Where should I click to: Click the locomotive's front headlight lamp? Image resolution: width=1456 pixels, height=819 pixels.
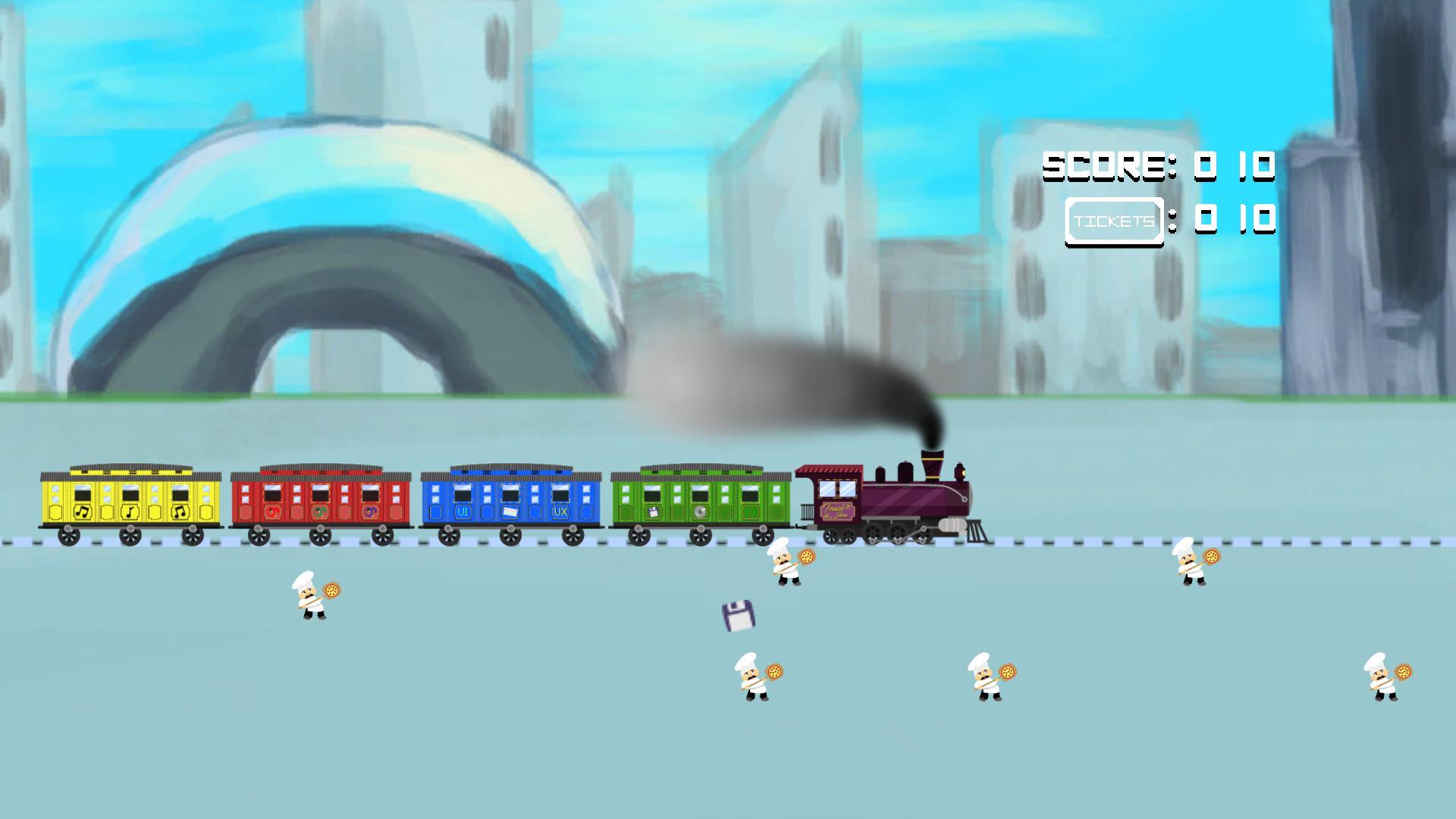pos(961,472)
